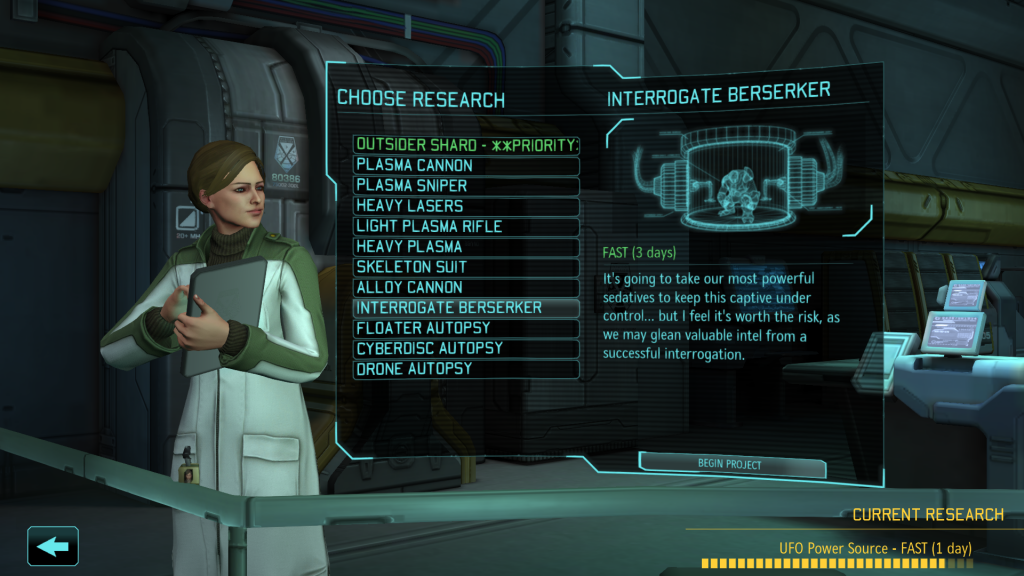Pick Heavy Lasers research project
Screen dimensions: 1024x576
click(466, 206)
